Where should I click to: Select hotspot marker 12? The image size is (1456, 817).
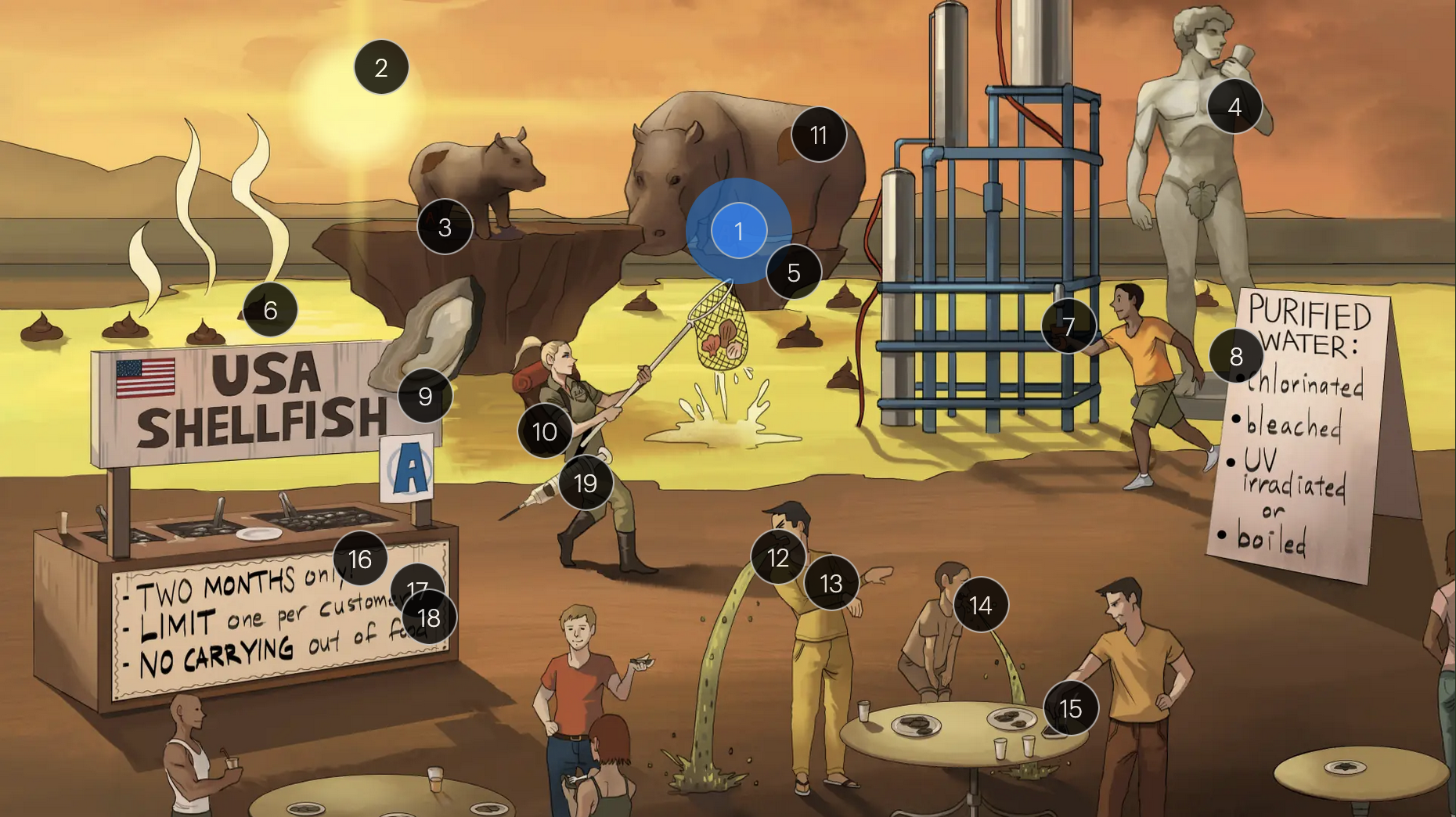778,557
